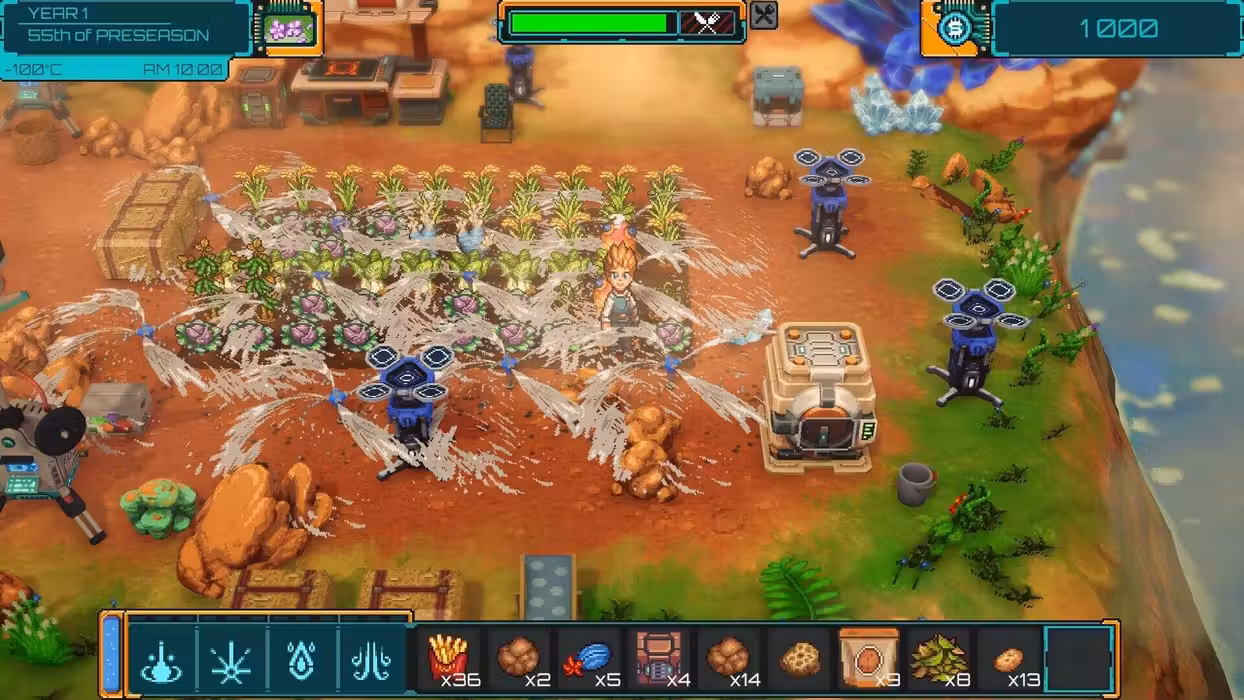The width and height of the screenshot is (1244, 700).
Task: Select the seed packet hotbar slot
Action: [x=868, y=659]
